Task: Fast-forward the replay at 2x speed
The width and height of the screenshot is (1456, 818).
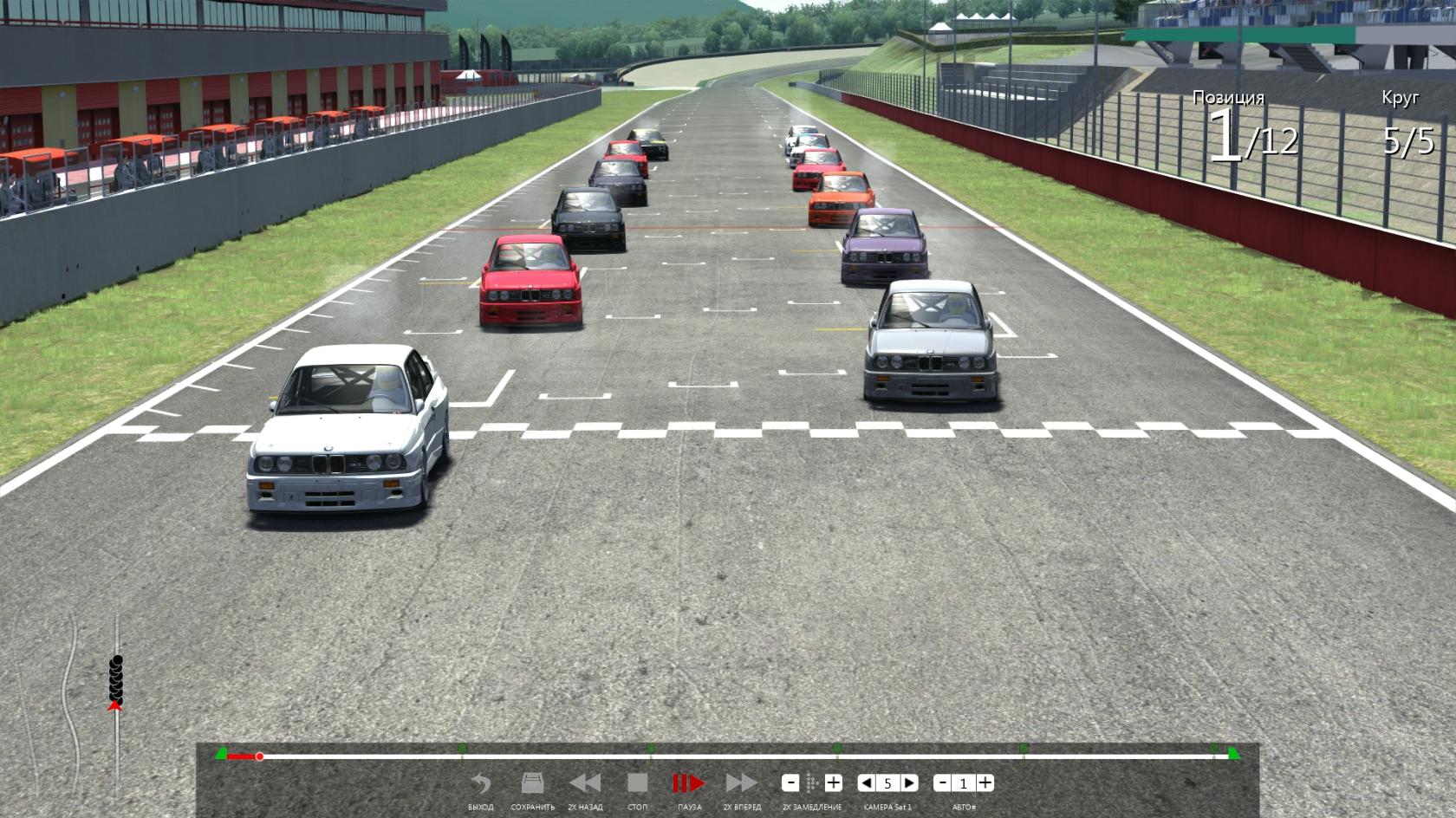Action: (741, 784)
